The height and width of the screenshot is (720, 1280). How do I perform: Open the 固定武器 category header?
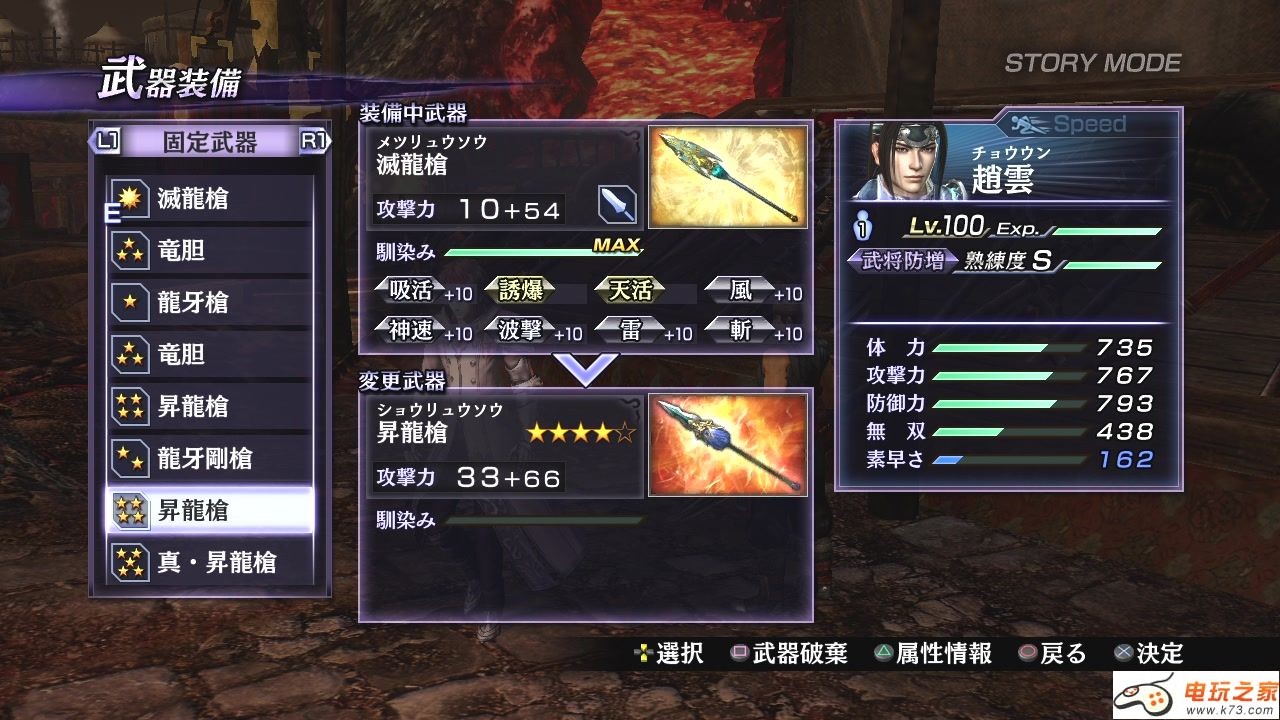(x=210, y=142)
